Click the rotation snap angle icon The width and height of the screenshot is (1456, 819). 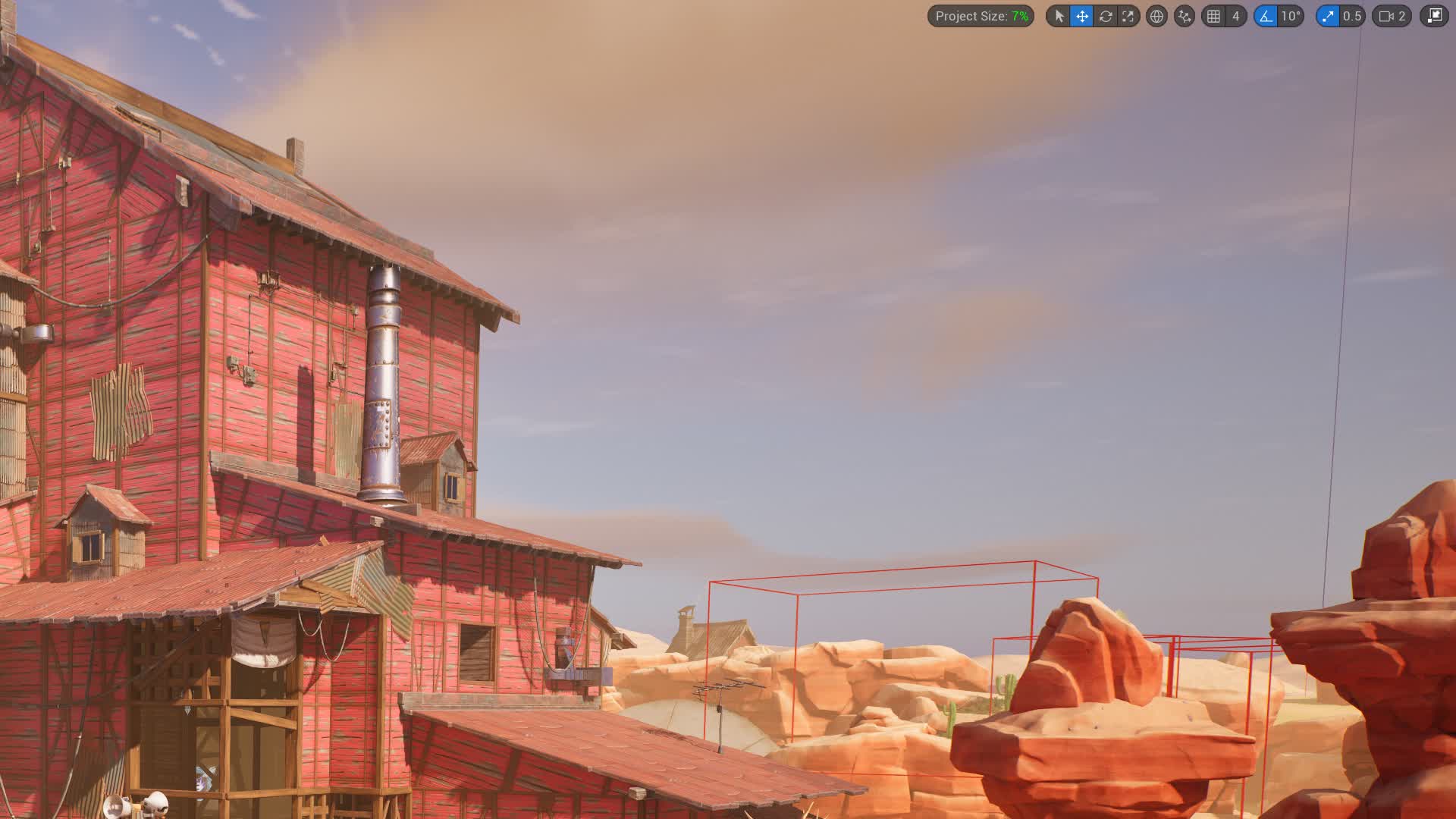pyautogui.click(x=1265, y=16)
